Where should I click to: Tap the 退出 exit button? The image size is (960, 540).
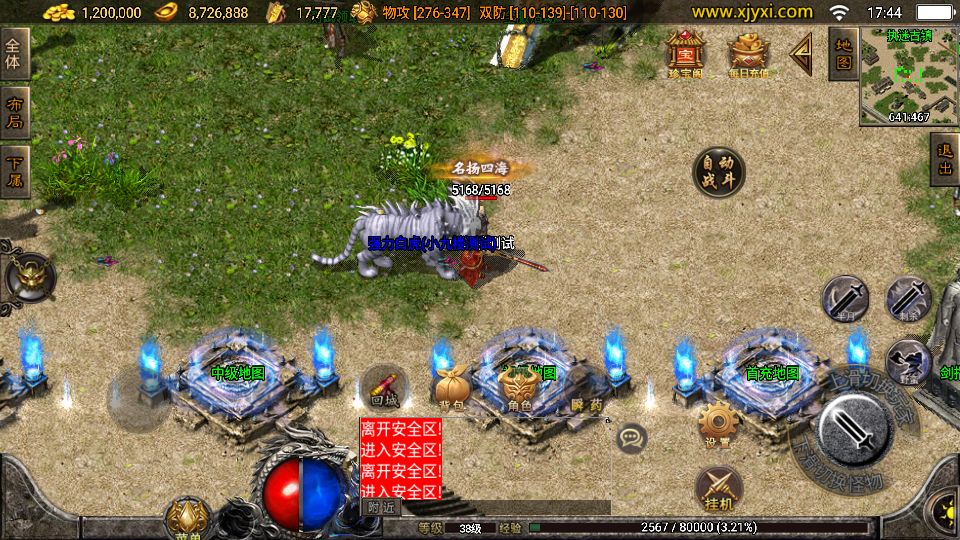point(944,162)
